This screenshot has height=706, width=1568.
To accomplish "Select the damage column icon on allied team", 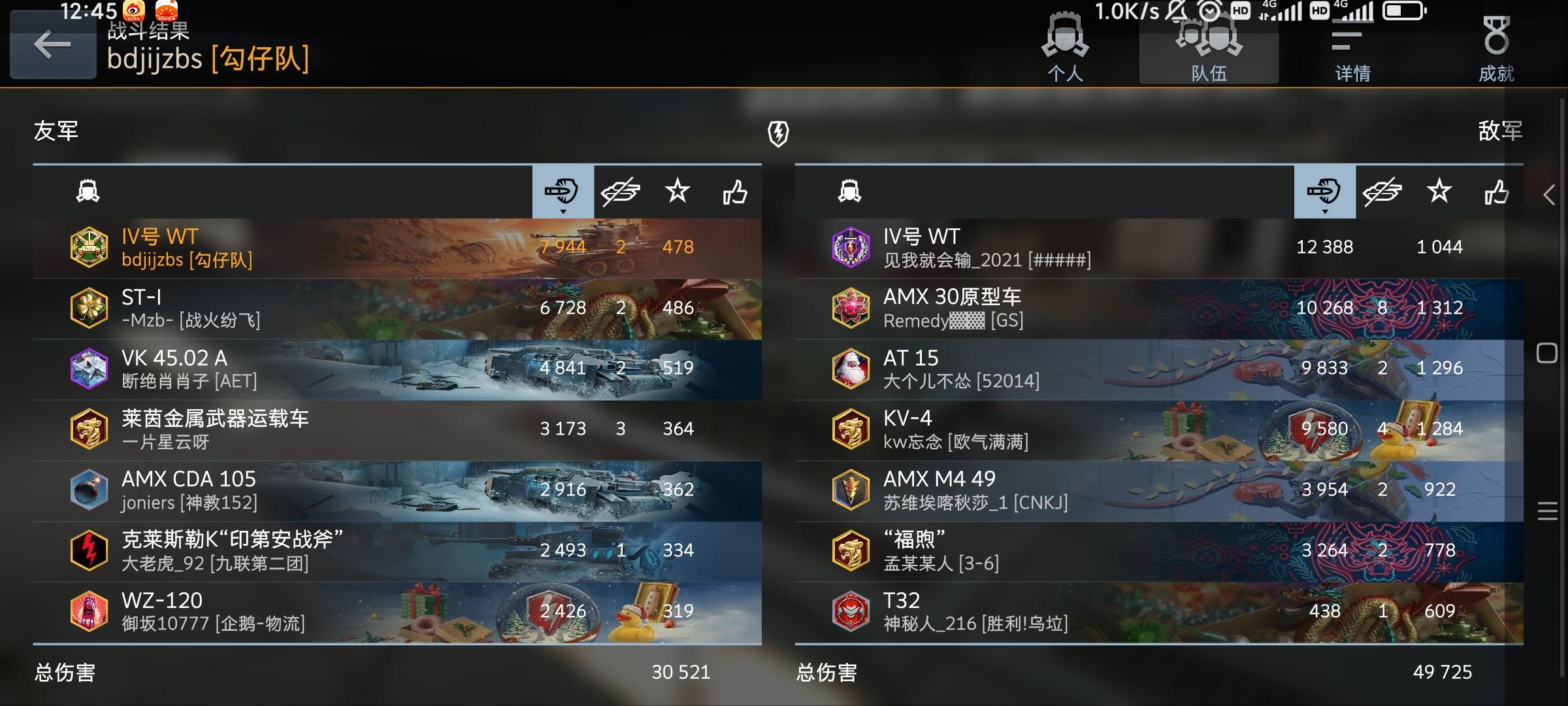I will pyautogui.click(x=563, y=192).
